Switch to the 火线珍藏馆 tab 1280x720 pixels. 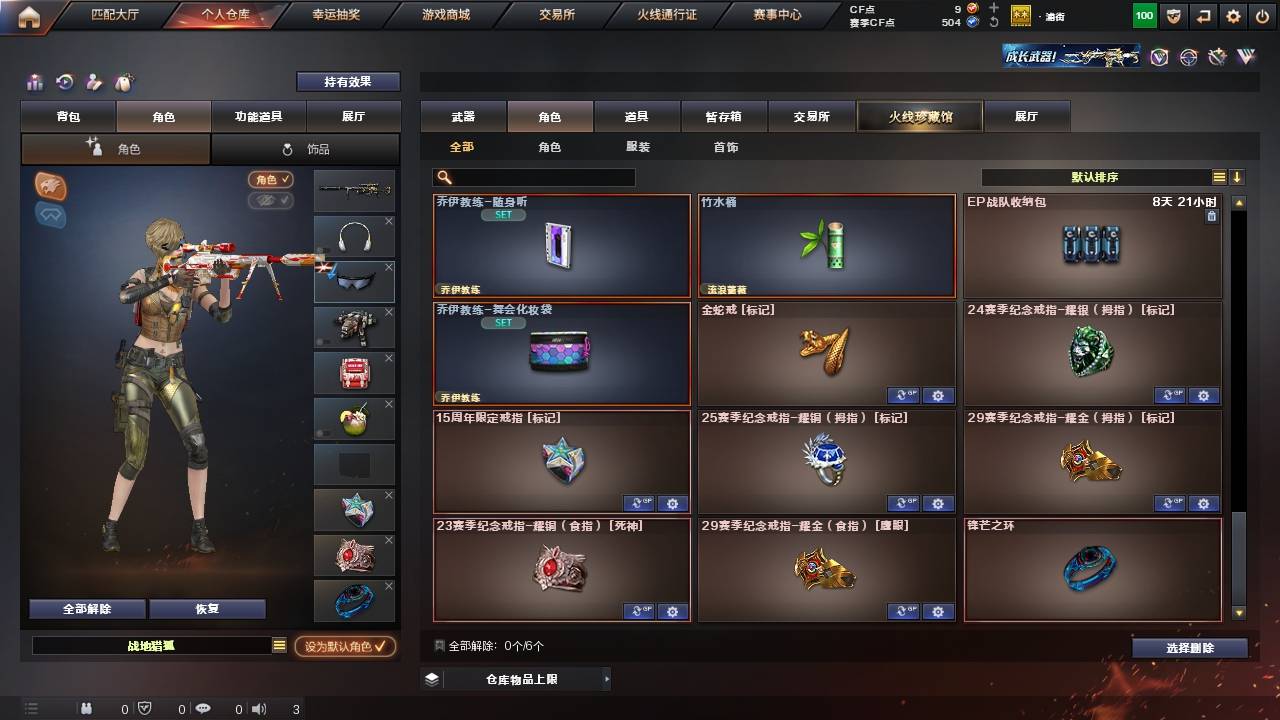[918, 115]
